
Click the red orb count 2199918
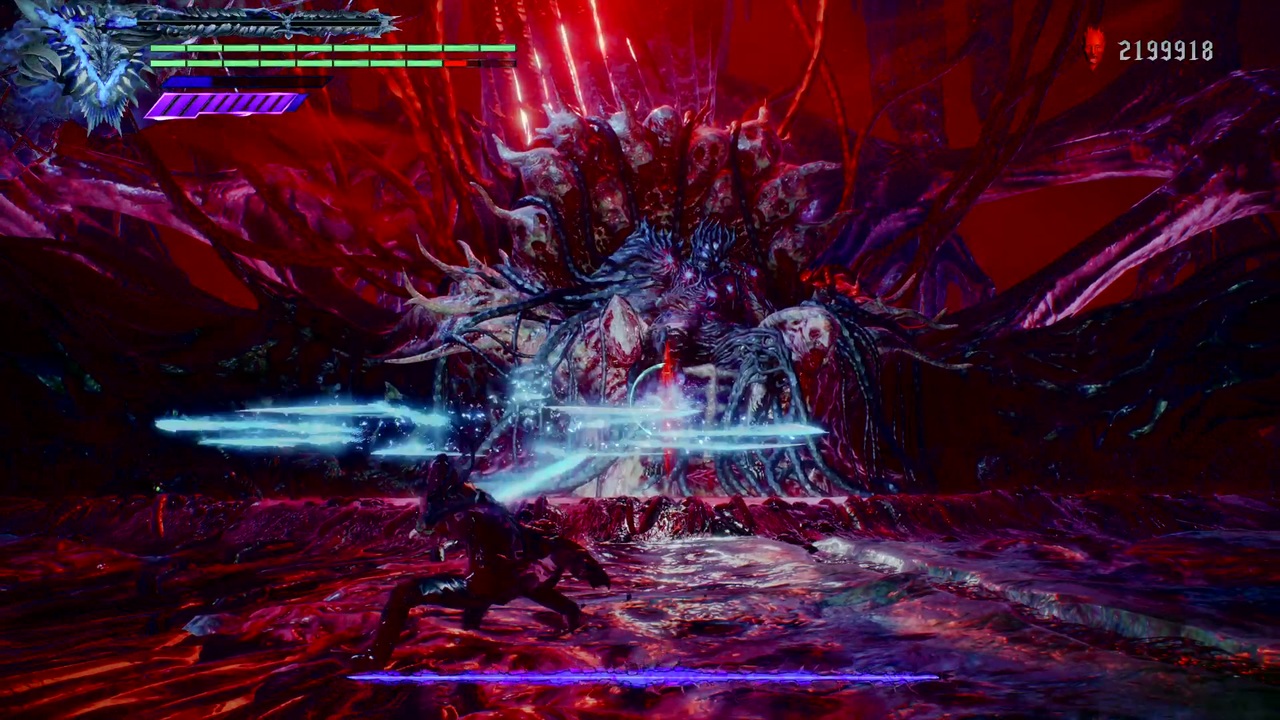click(x=1165, y=48)
